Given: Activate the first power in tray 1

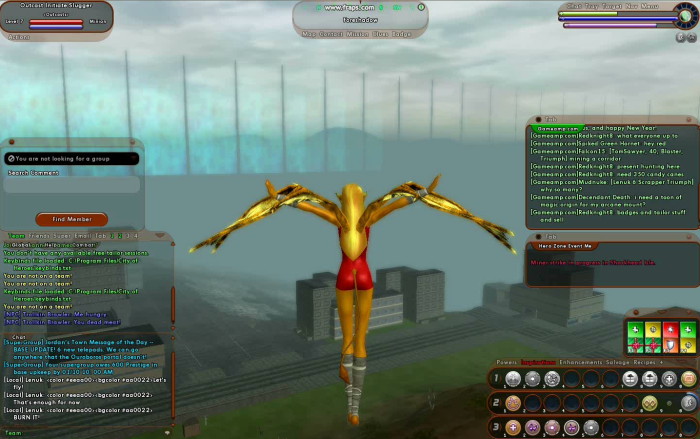Looking at the screenshot, I should pyautogui.click(x=513, y=379).
